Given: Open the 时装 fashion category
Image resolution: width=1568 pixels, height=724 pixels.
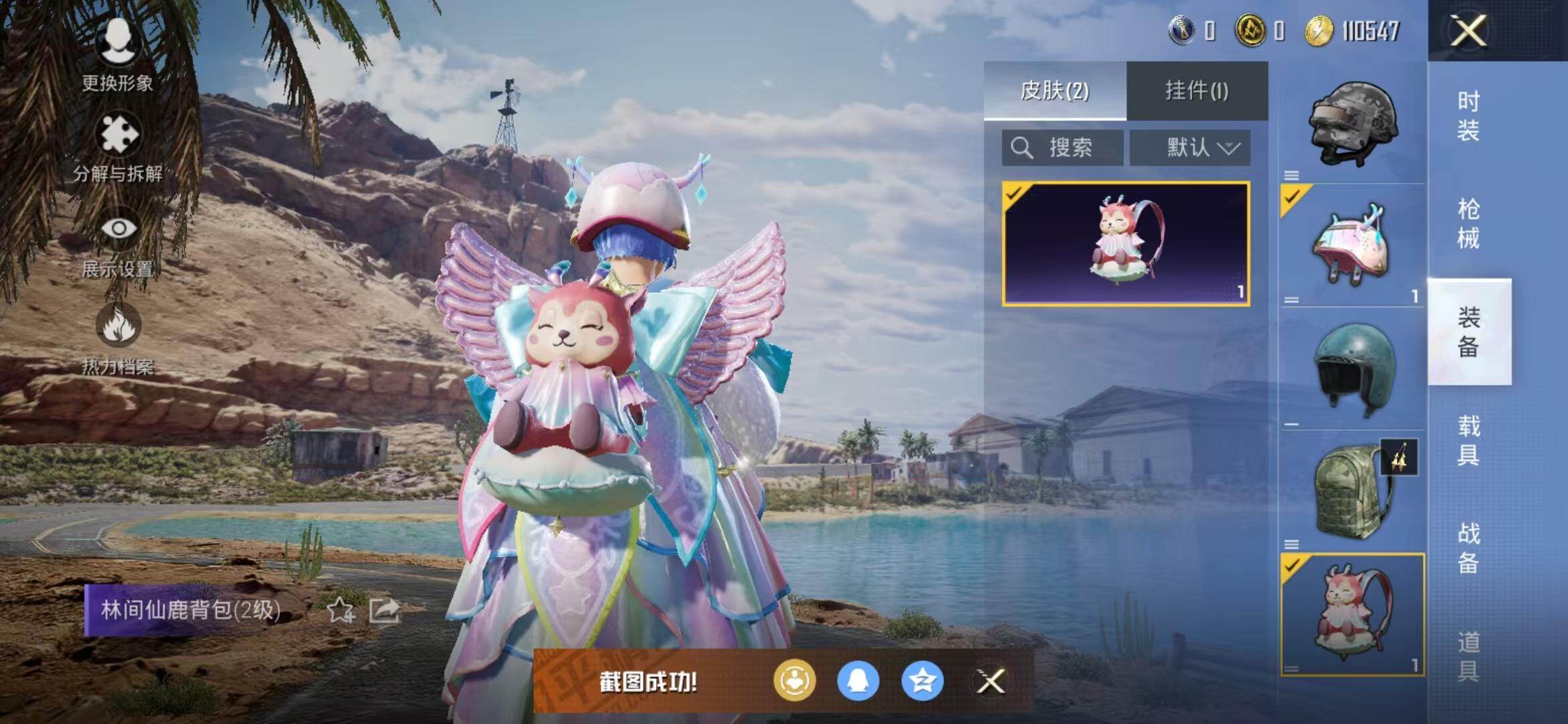Looking at the screenshot, I should (1468, 115).
